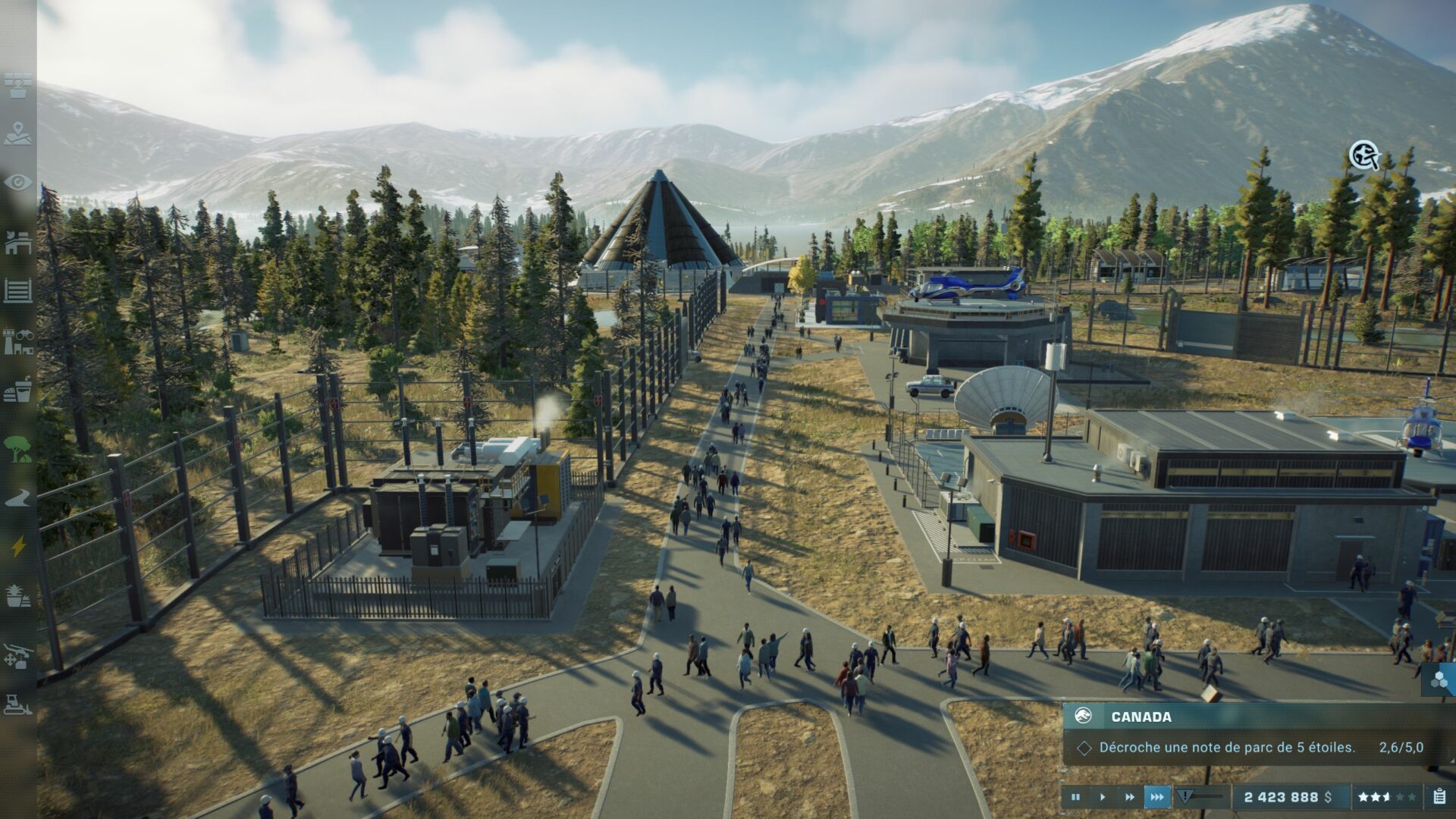Open the desk operations buildings menu
The image size is (1456, 819).
click(18, 243)
